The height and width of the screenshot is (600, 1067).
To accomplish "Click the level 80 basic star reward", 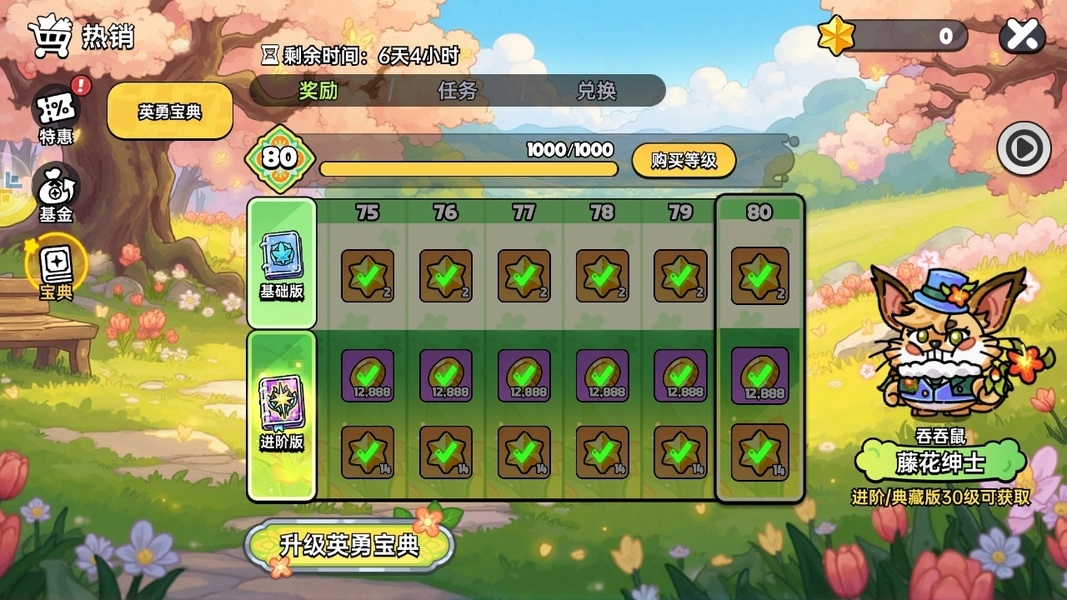I will coord(760,275).
